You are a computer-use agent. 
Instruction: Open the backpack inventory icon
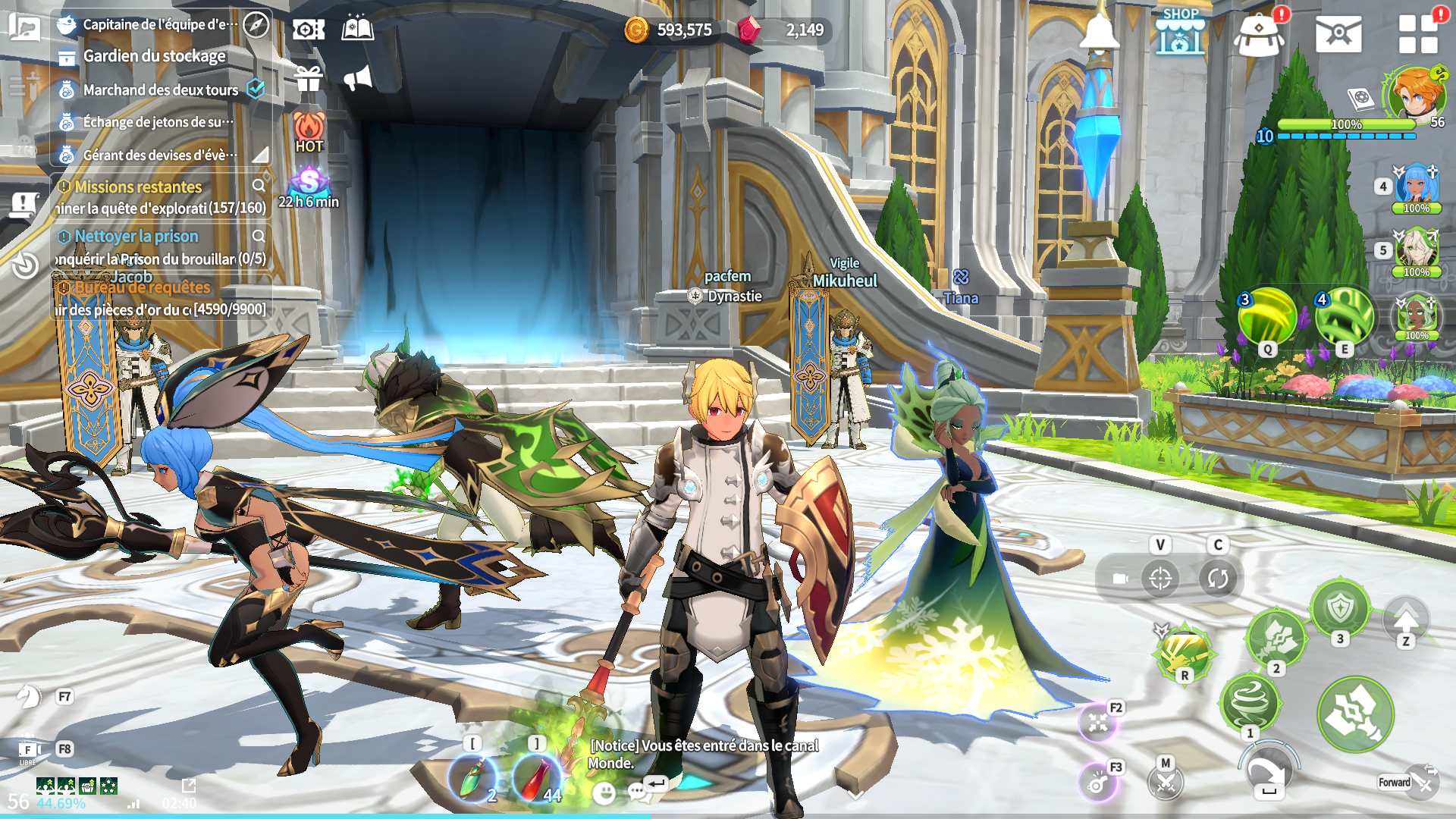coord(1259,35)
